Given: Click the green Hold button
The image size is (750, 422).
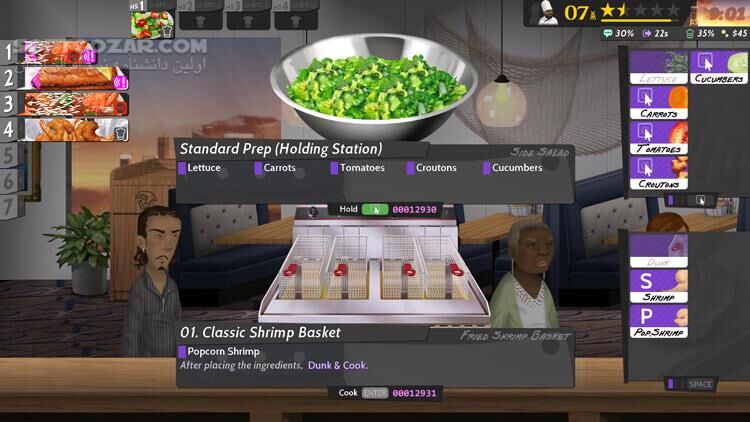Looking at the screenshot, I should click(375, 209).
